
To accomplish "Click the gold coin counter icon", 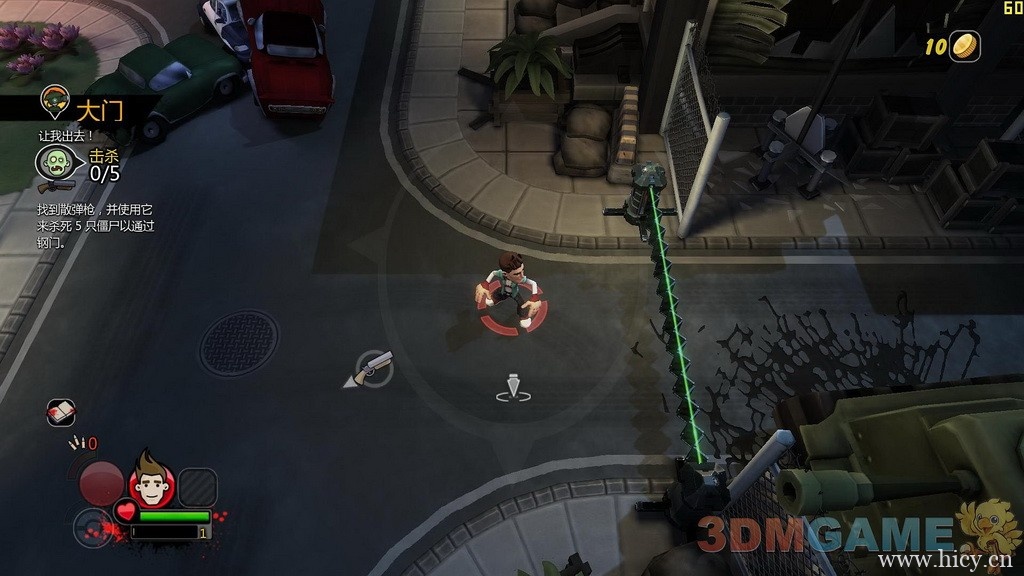I will [x=965, y=46].
